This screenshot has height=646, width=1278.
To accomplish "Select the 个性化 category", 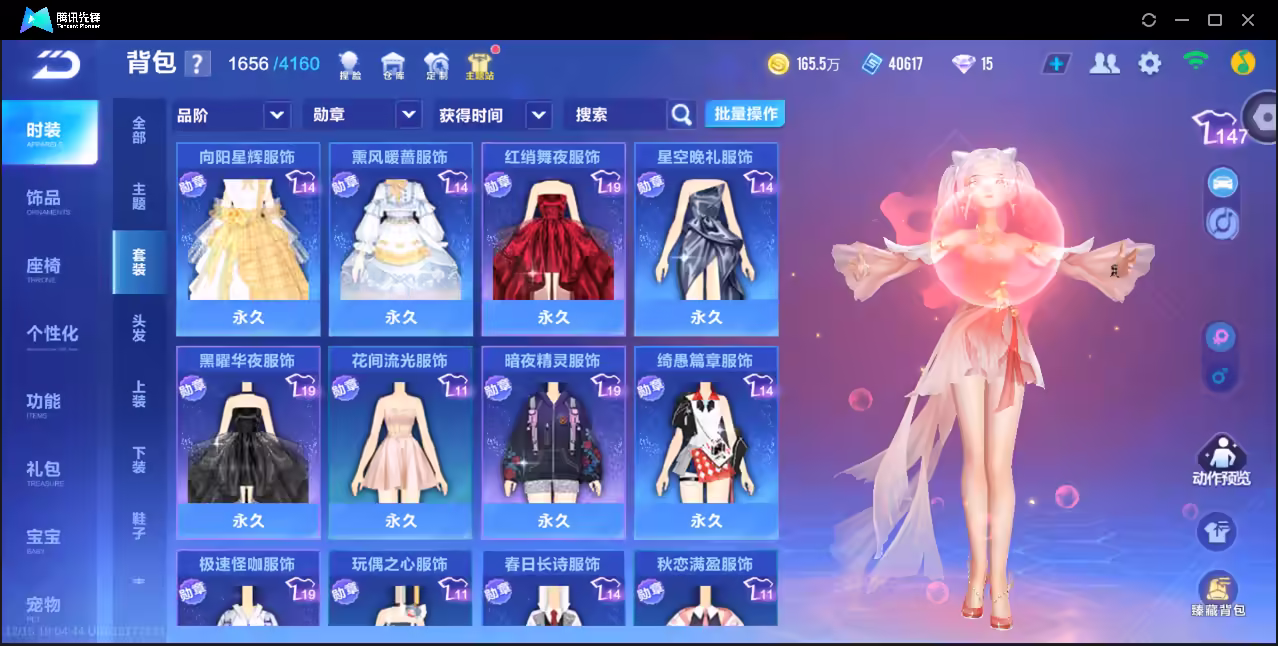I will click(52, 334).
